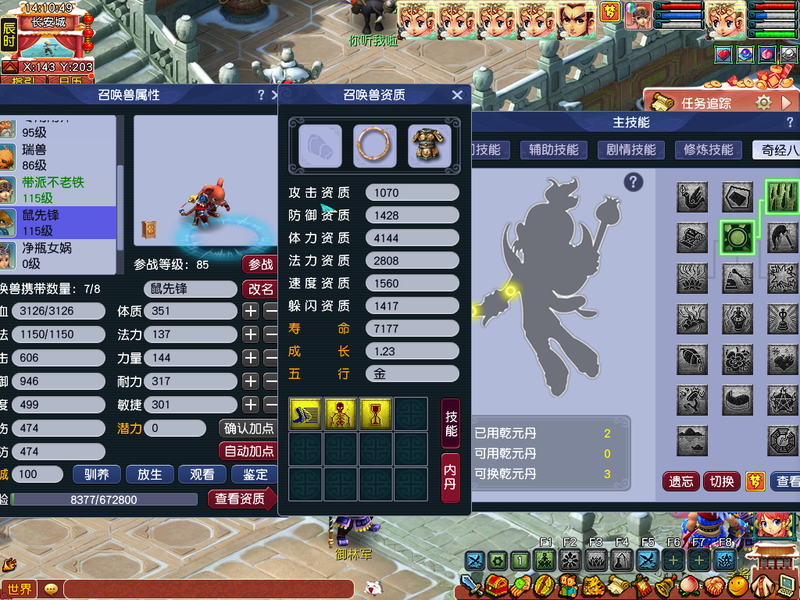
Task: Select the 观看 button
Action: [202, 474]
